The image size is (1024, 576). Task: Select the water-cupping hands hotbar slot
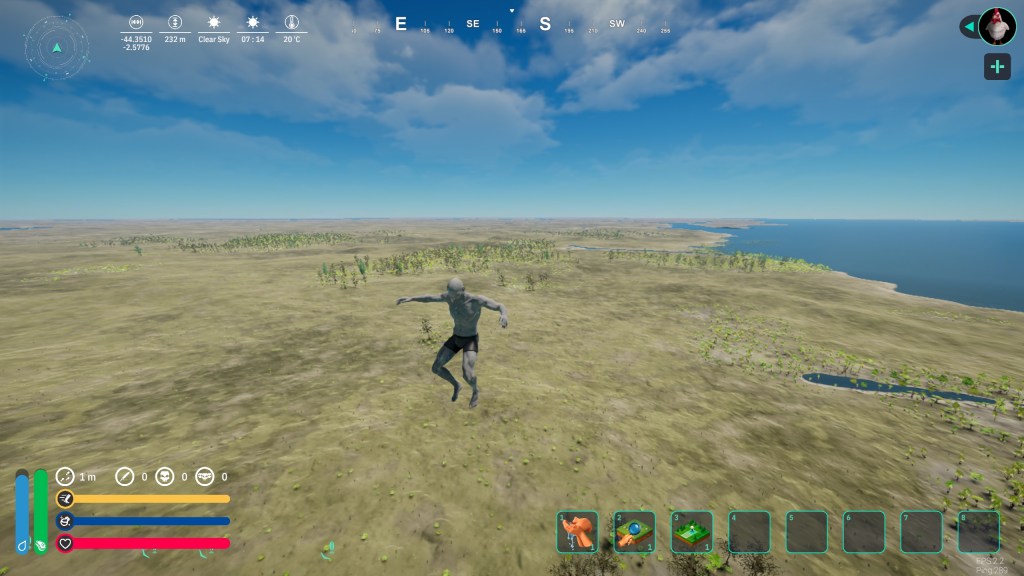pos(578,532)
